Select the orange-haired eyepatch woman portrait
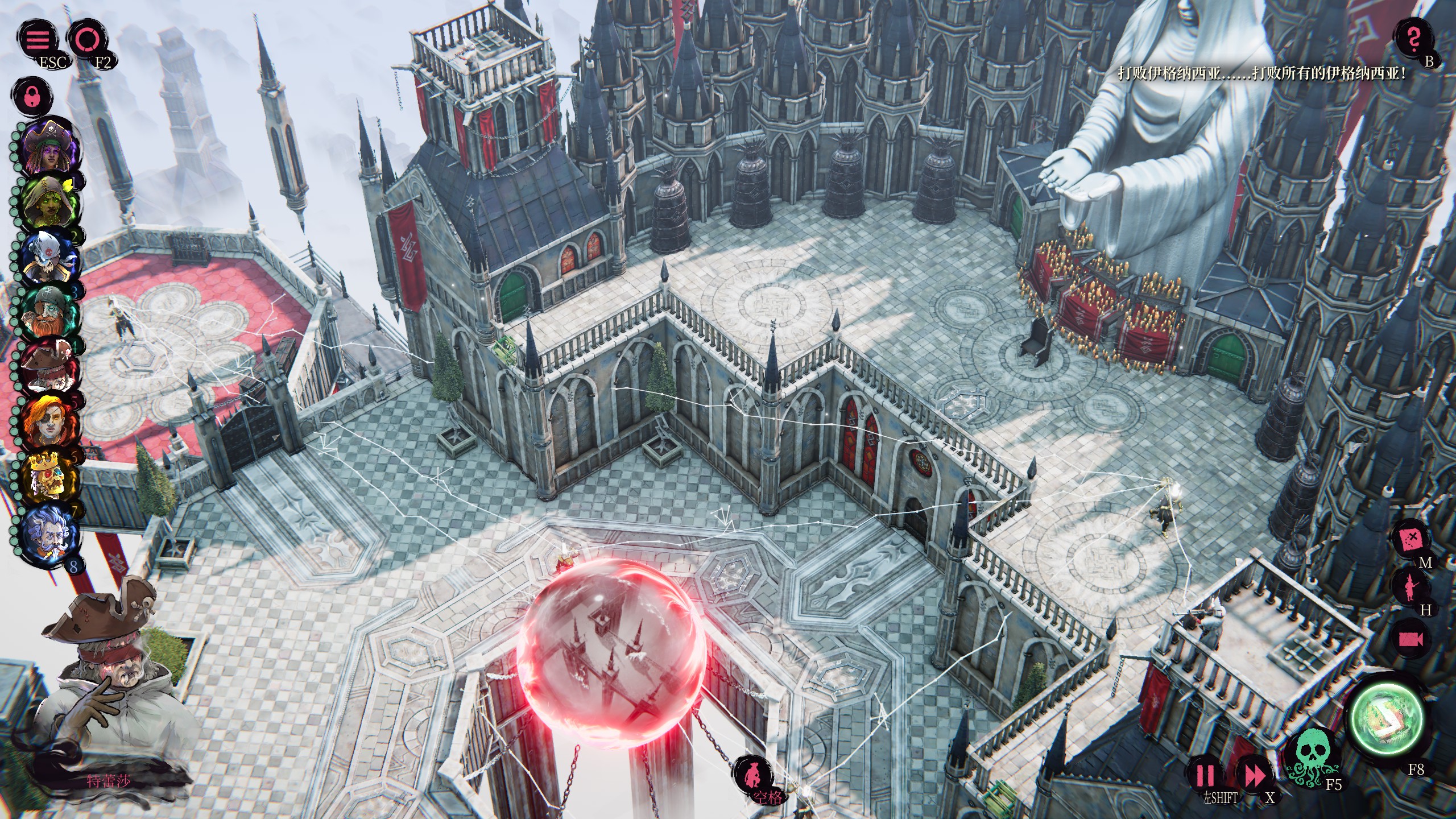Viewport: 1456px width, 819px height. coord(50,422)
